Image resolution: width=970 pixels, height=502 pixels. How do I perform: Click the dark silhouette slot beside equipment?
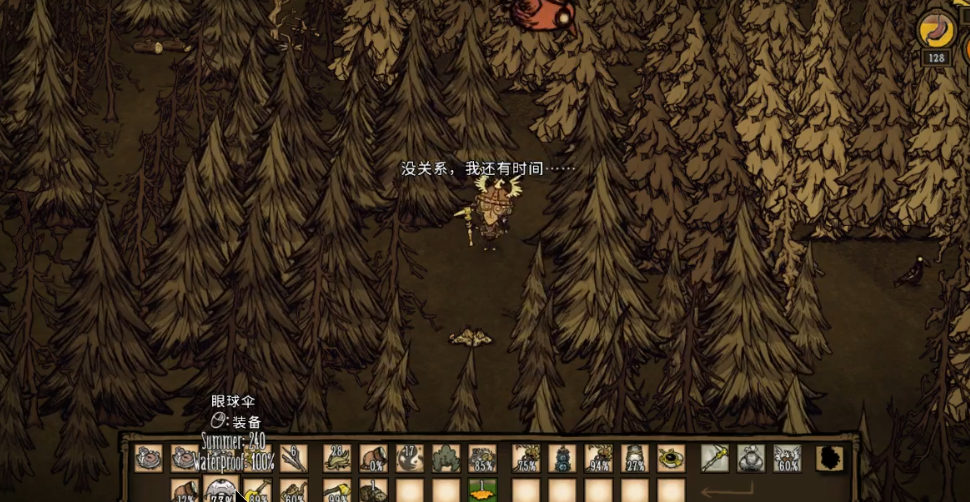click(x=830, y=458)
